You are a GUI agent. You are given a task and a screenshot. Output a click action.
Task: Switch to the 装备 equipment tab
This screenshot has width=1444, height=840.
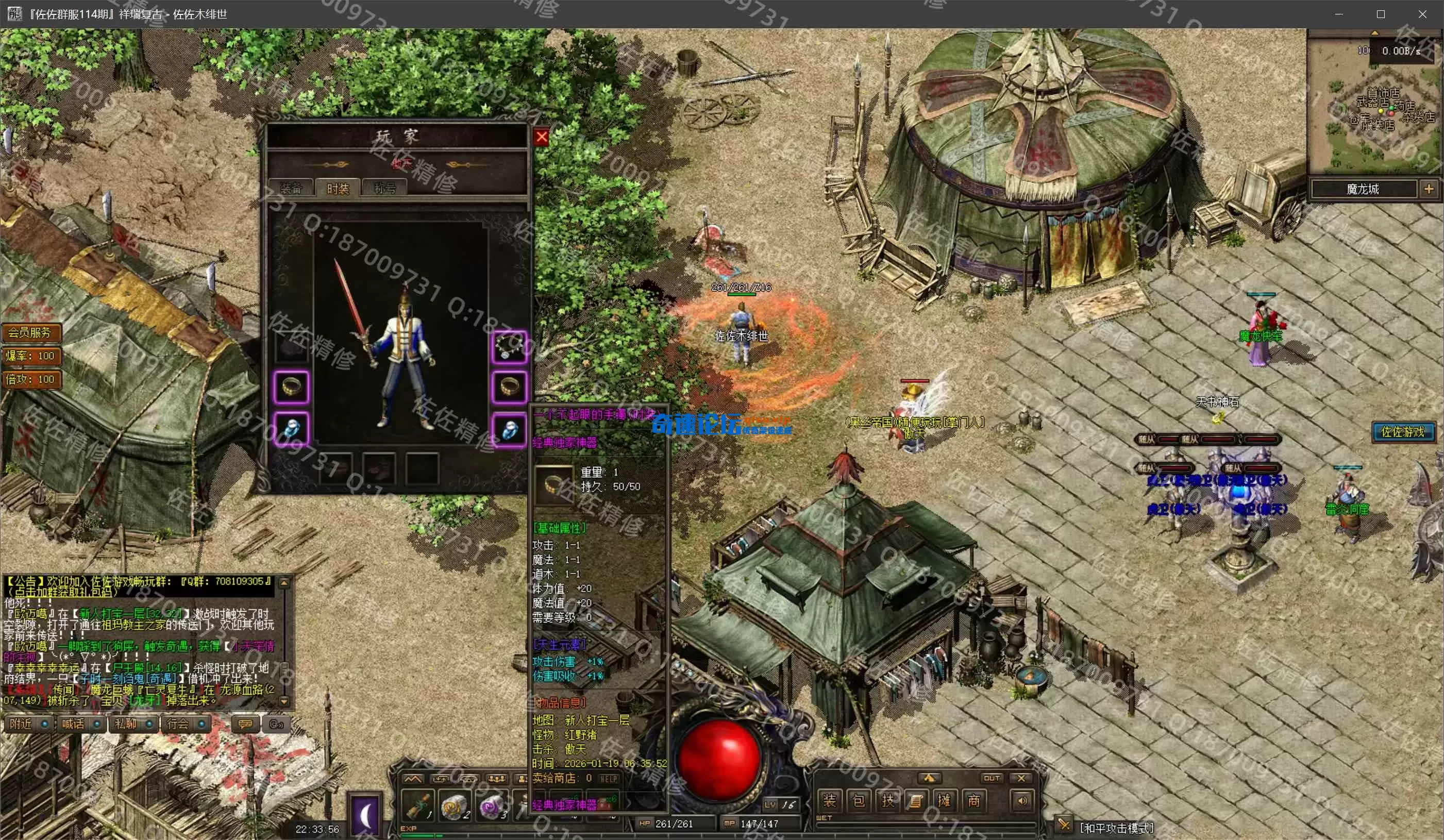click(x=291, y=188)
